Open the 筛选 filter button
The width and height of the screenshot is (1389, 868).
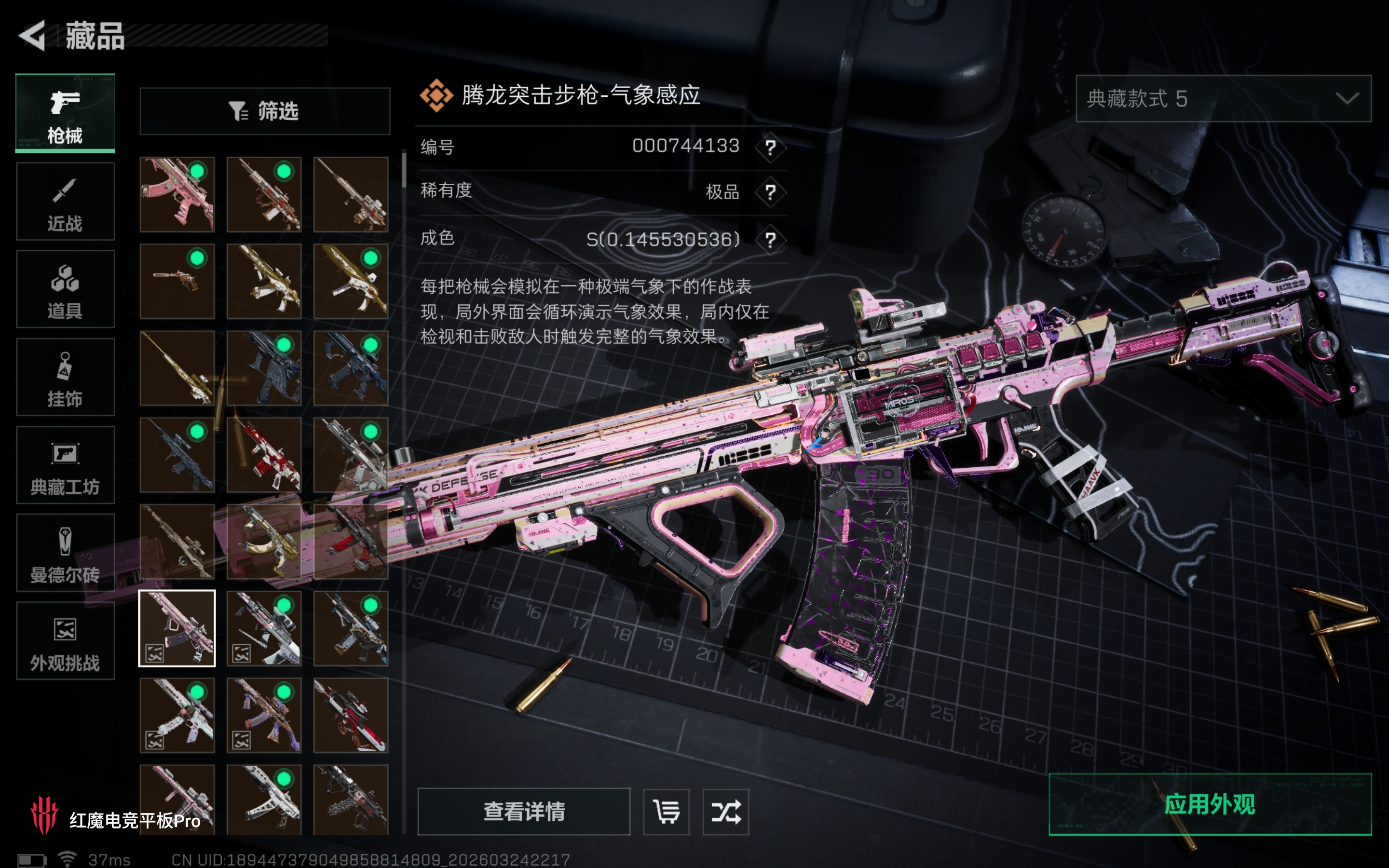coord(265,111)
